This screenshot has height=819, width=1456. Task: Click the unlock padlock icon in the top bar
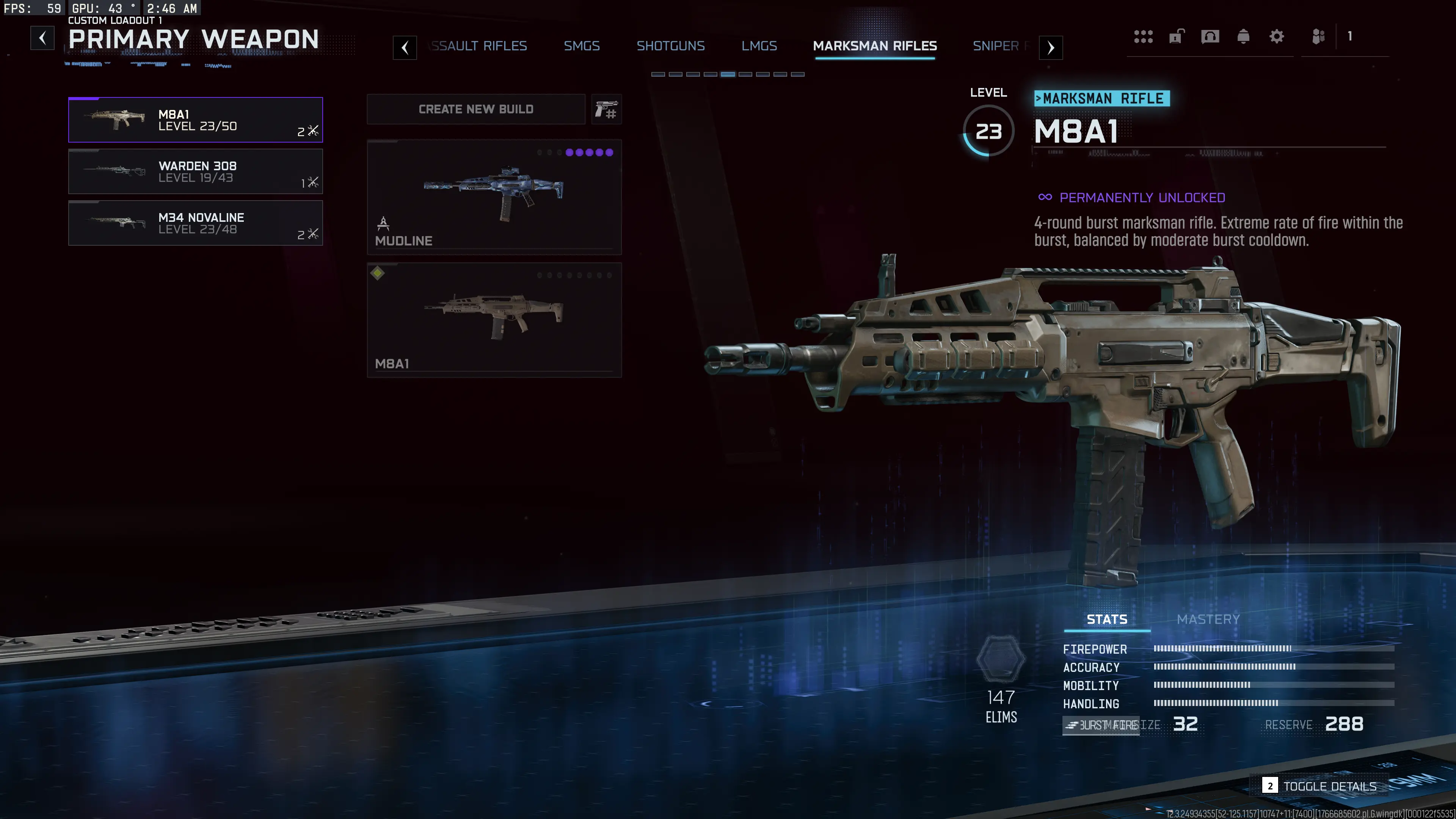pos(1176,37)
